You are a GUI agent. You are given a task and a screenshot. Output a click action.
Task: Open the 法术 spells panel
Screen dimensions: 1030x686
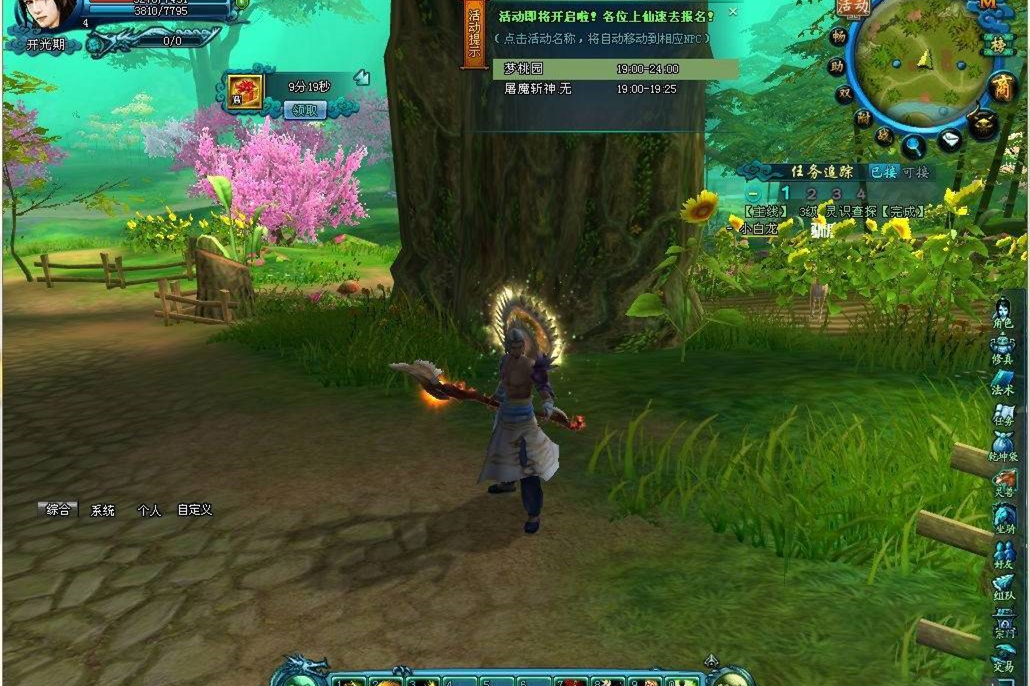click(x=1003, y=382)
